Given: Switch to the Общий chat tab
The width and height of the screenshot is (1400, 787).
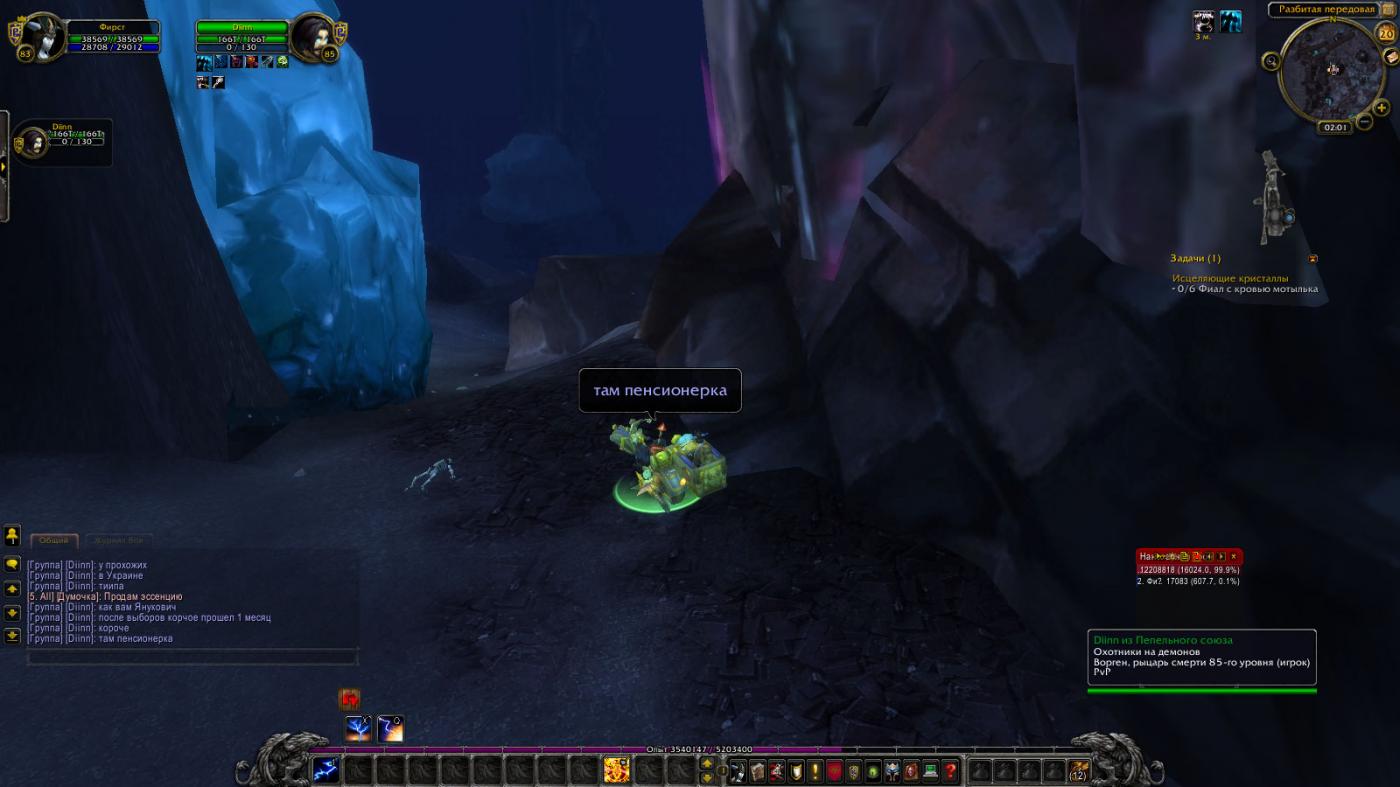Looking at the screenshot, I should coord(54,540).
